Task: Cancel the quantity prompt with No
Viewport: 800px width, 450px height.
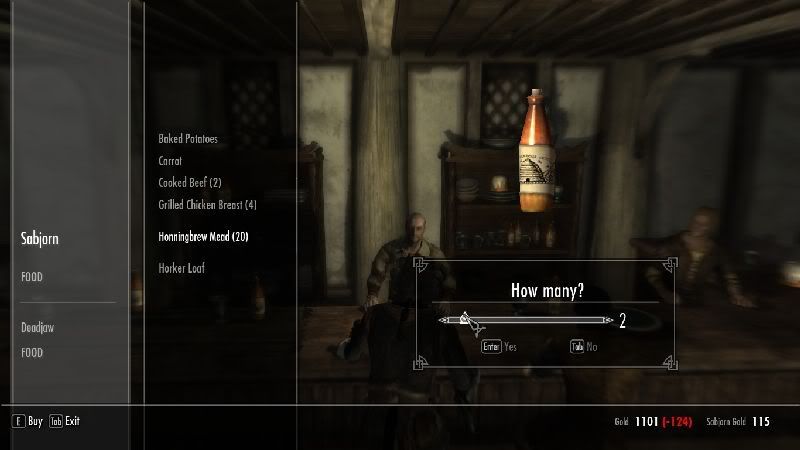Action: click(587, 346)
